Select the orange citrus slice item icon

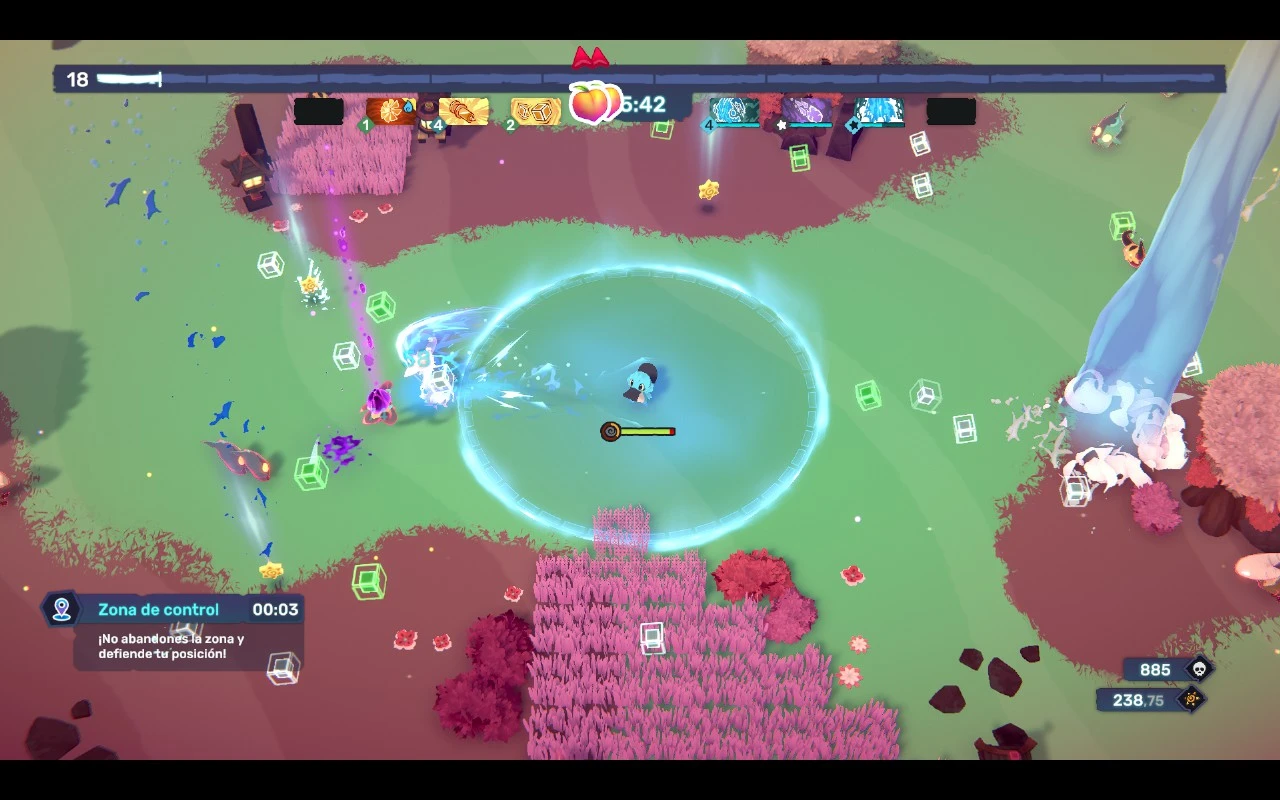pyautogui.click(x=391, y=111)
